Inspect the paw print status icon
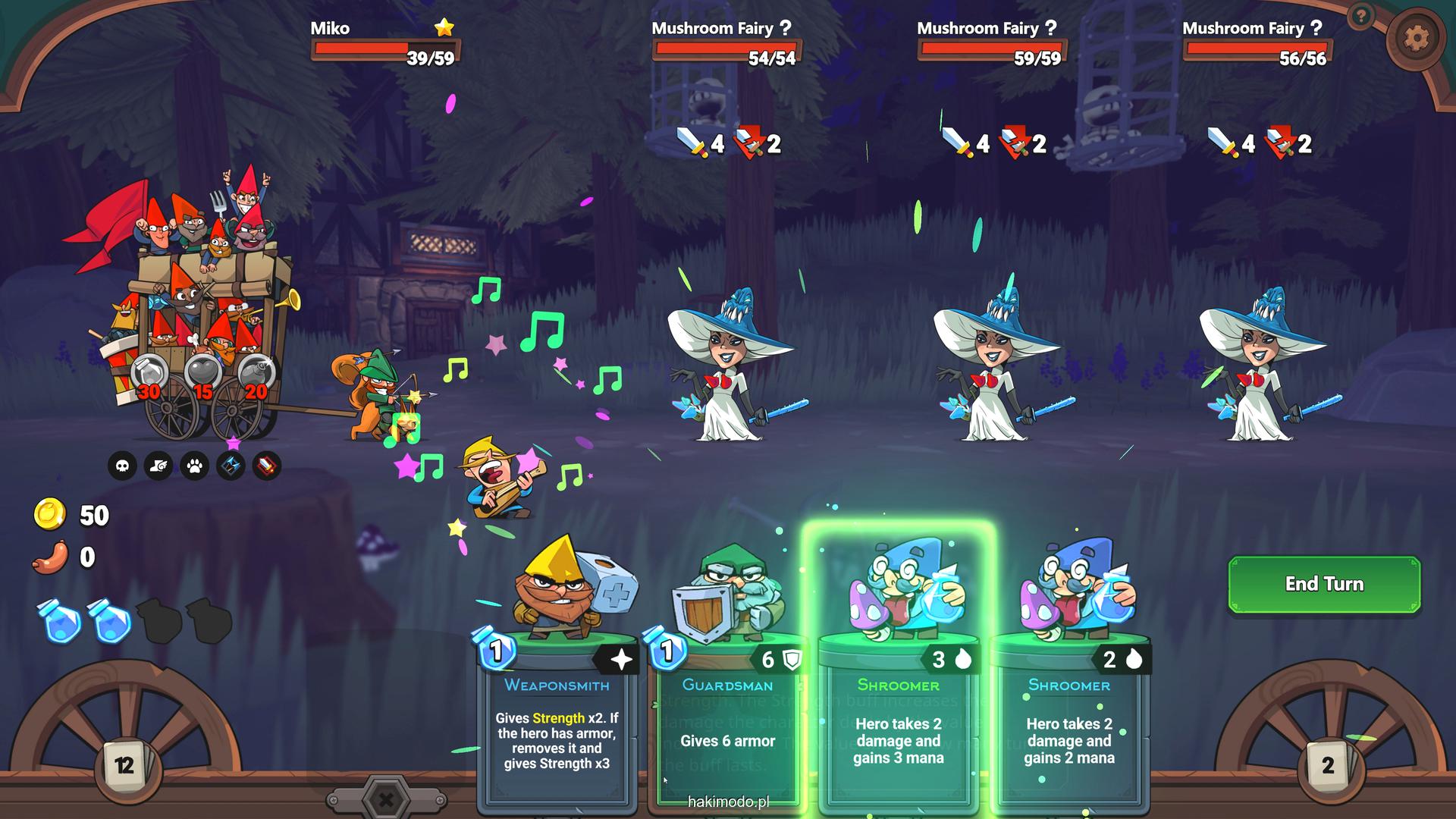 (195, 466)
